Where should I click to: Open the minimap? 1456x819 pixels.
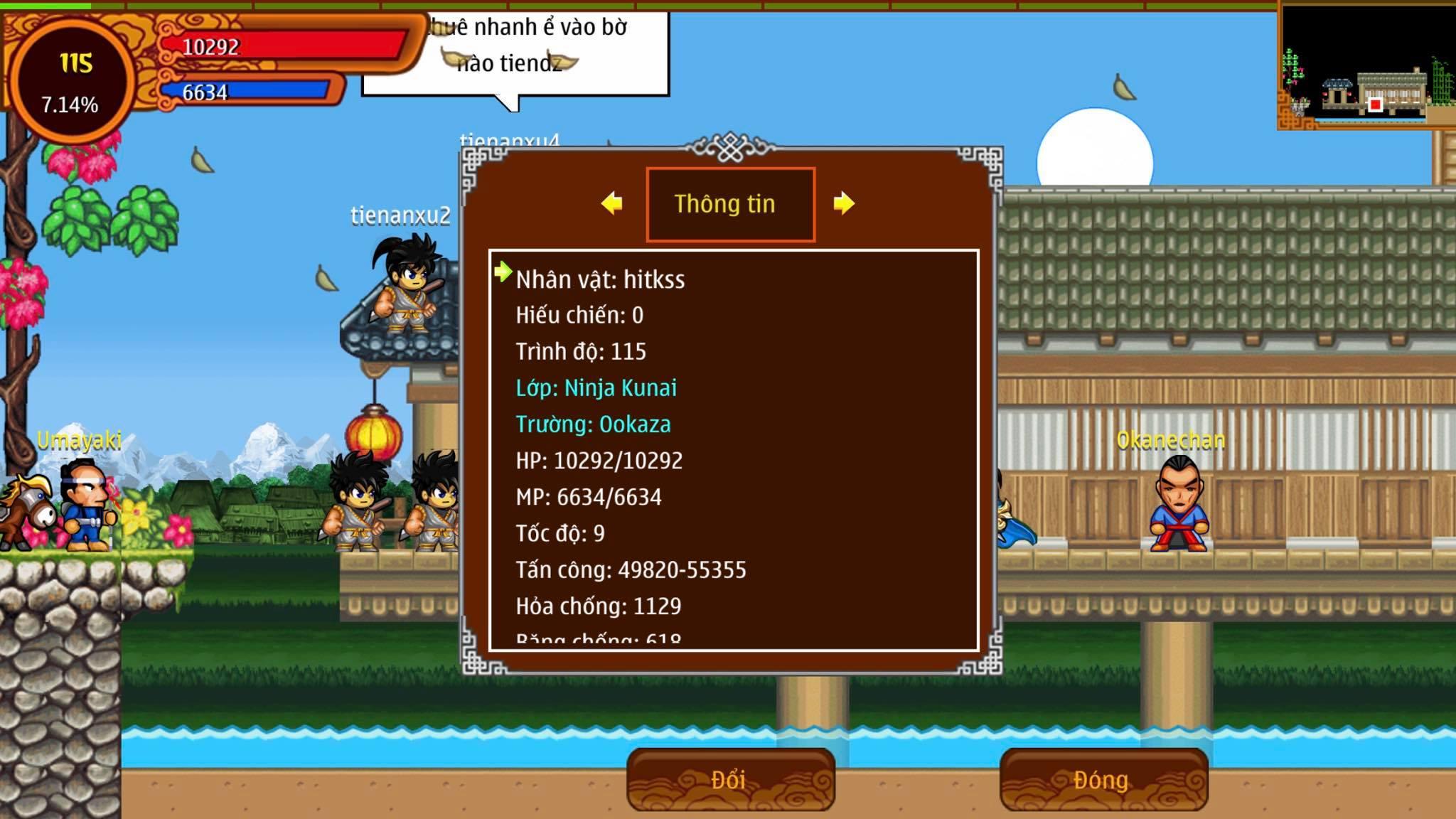pyautogui.click(x=1365, y=65)
